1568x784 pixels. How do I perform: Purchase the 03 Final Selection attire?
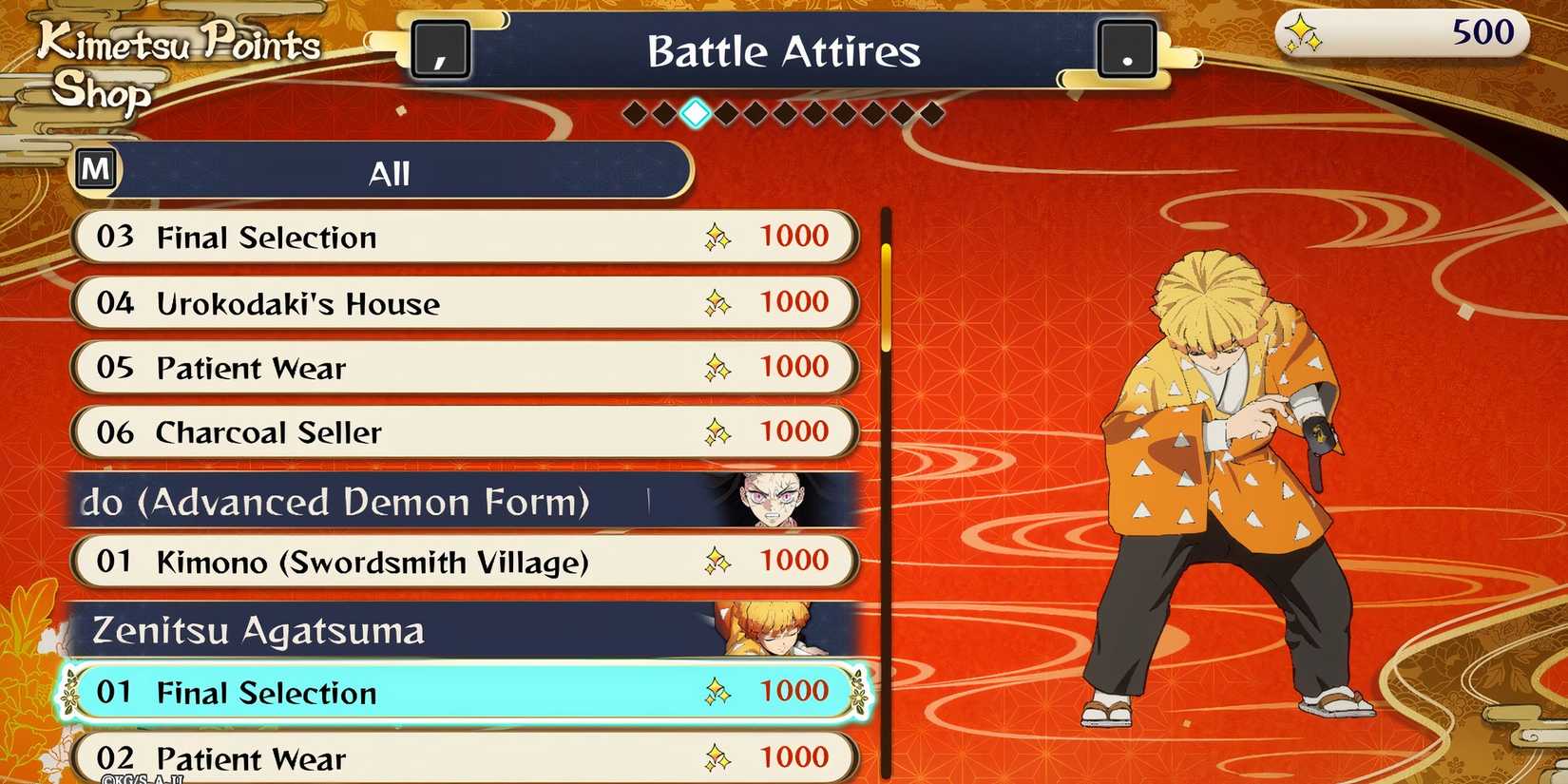(466, 237)
